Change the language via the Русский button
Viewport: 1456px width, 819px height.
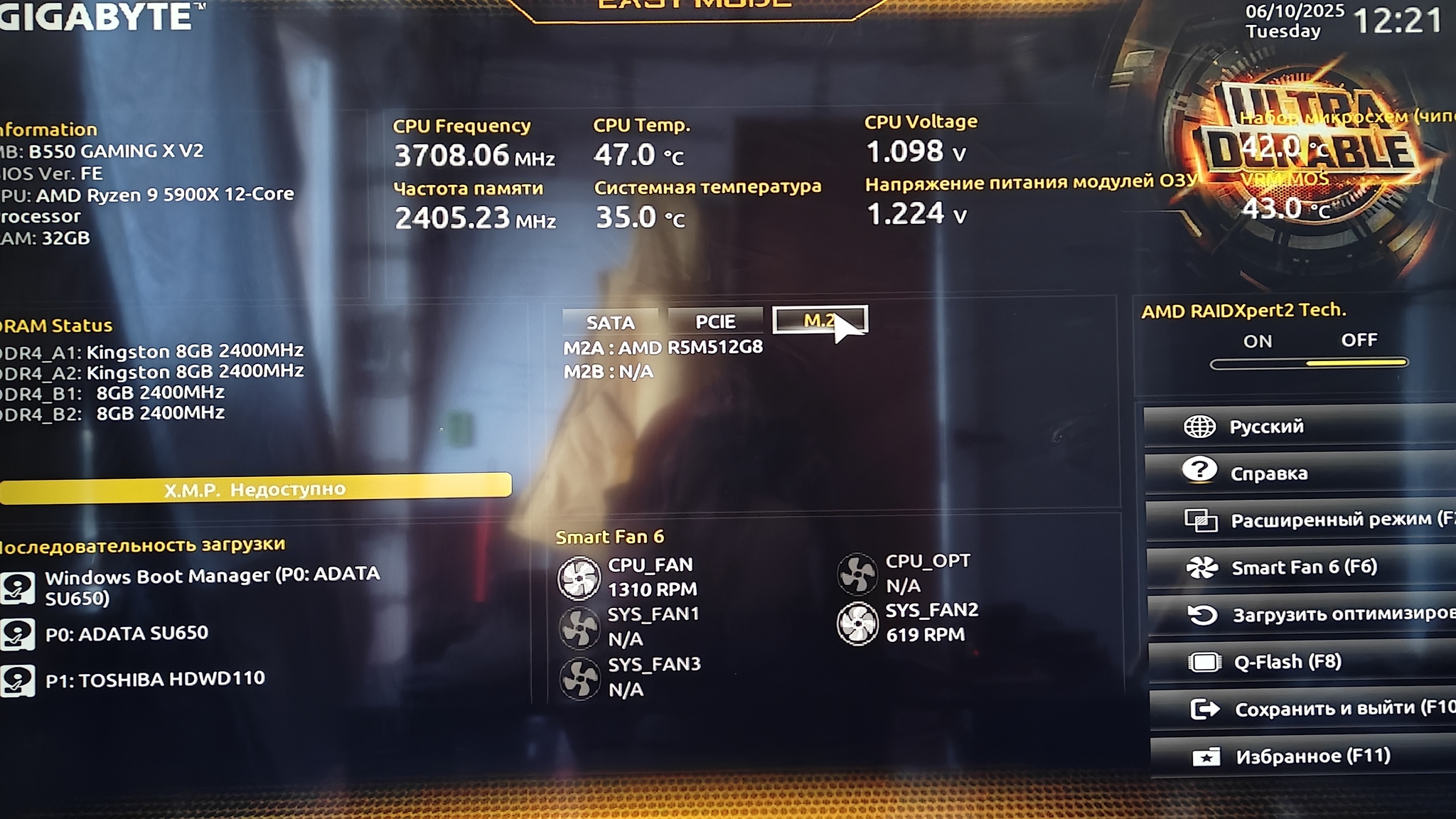pos(1300,427)
